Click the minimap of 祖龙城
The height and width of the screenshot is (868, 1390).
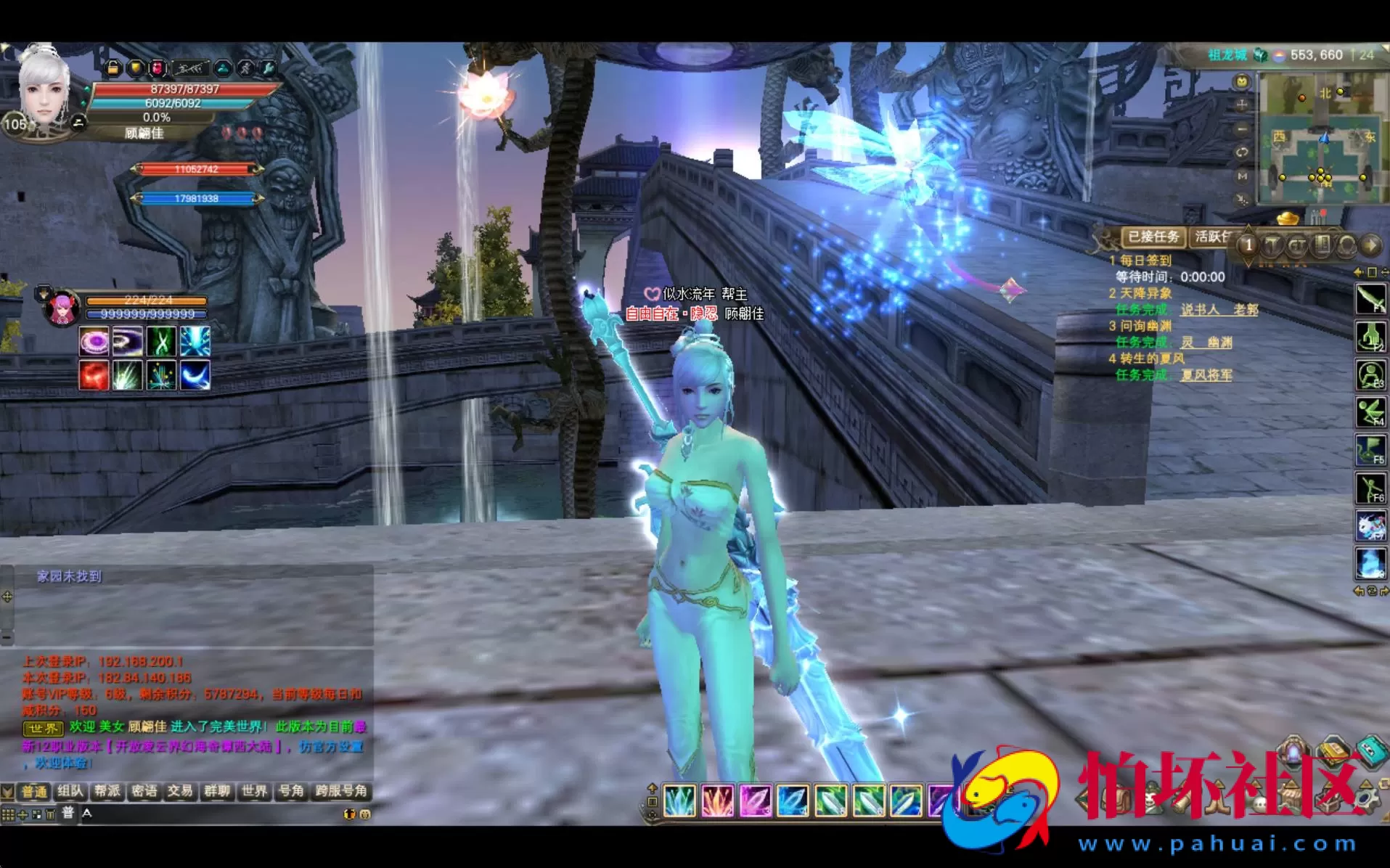(1320, 138)
